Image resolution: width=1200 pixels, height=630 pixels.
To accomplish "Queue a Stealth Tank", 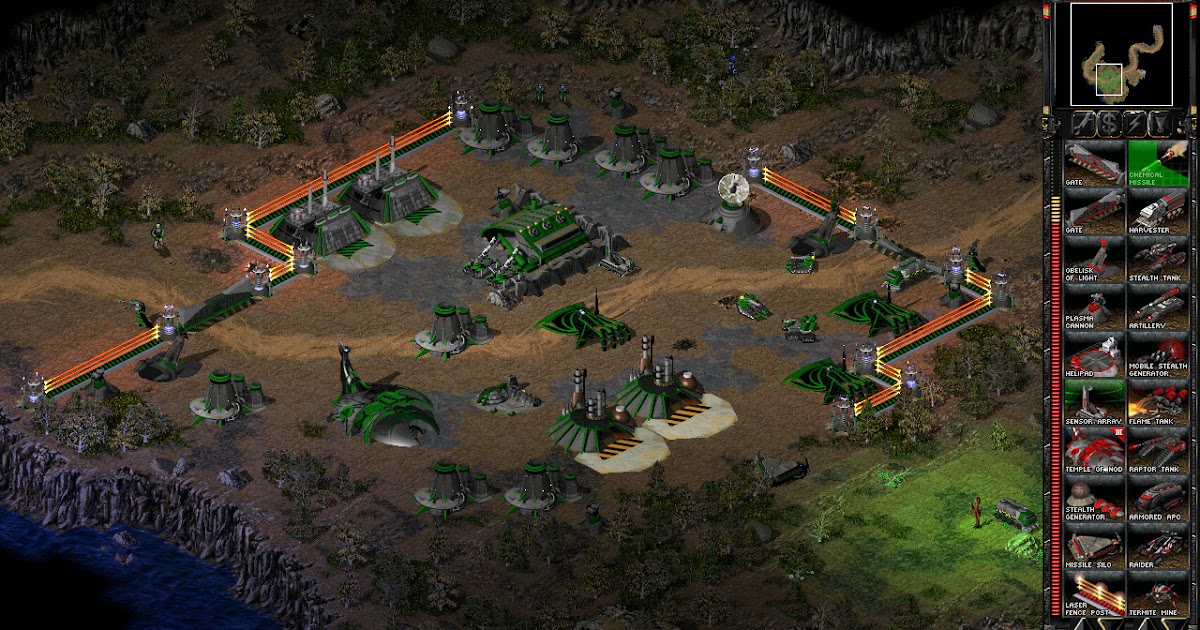I will [1158, 259].
